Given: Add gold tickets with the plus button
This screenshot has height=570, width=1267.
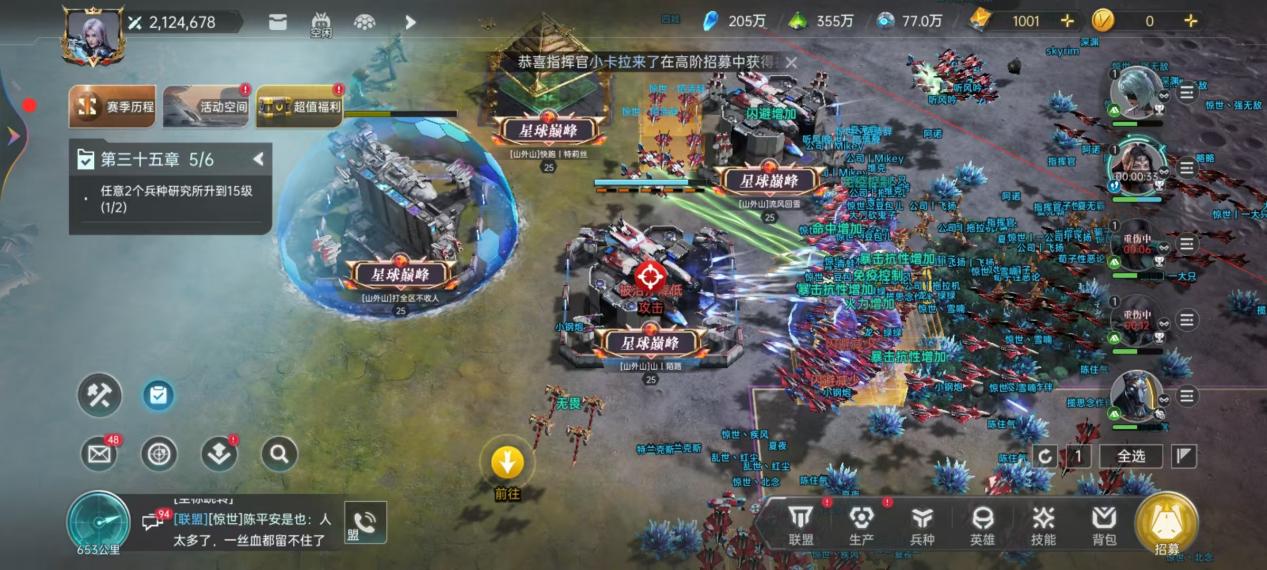Looking at the screenshot, I should 1067,21.
